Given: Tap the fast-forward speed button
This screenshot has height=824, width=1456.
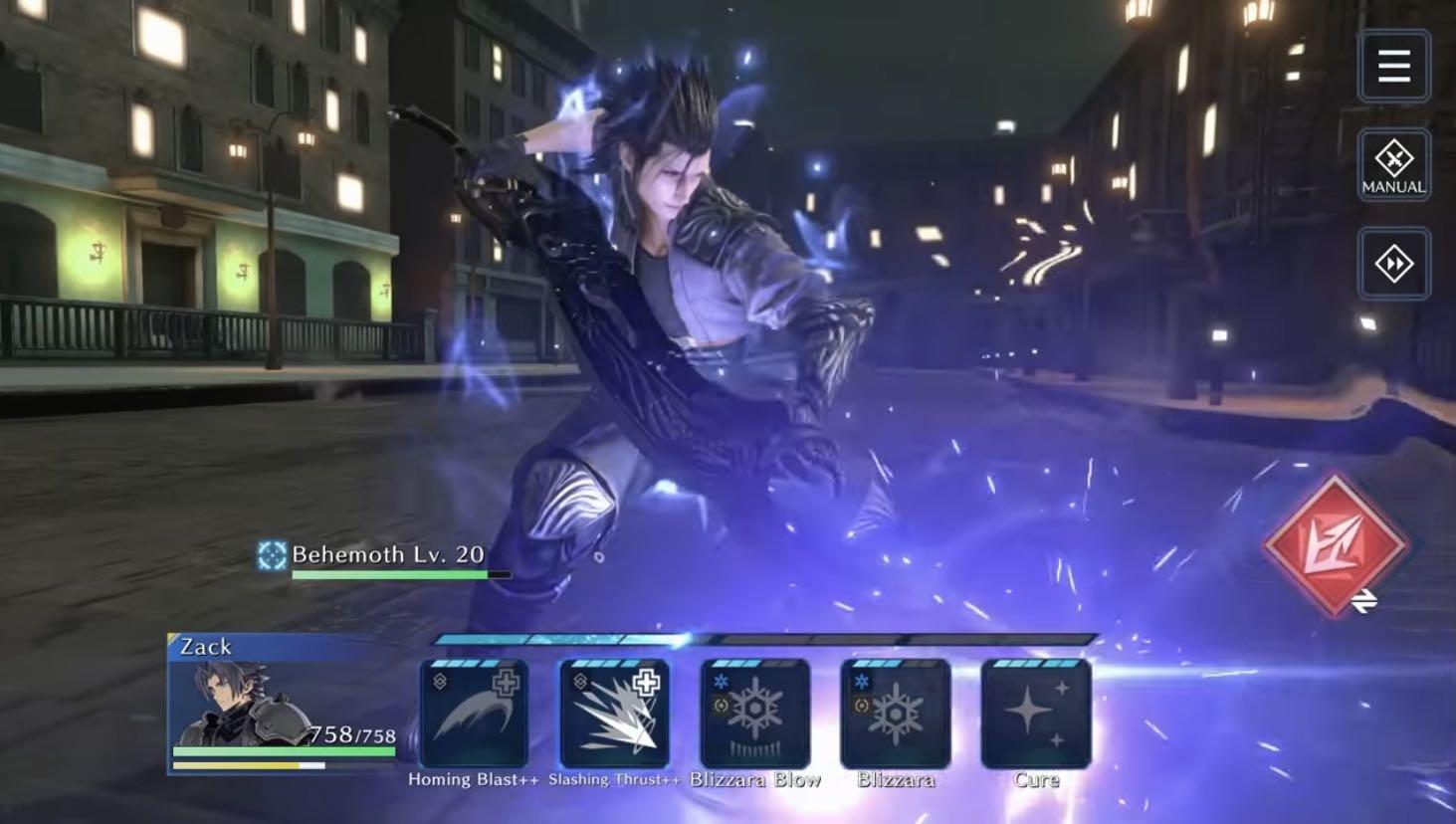Looking at the screenshot, I should tap(1393, 264).
